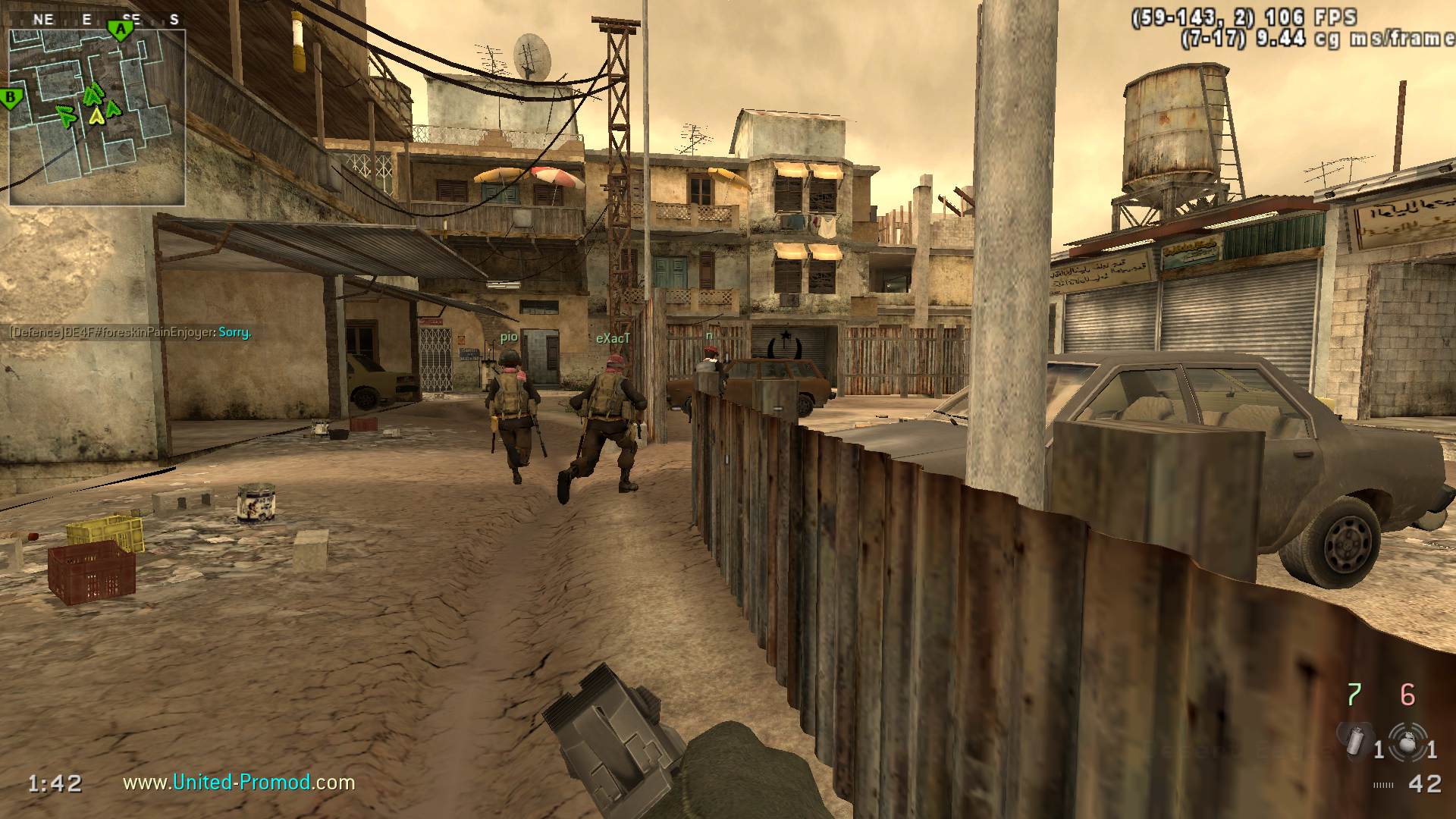Viewport: 1456px width, 819px height.
Task: Select the bomb site A marker
Action: pos(120,30)
